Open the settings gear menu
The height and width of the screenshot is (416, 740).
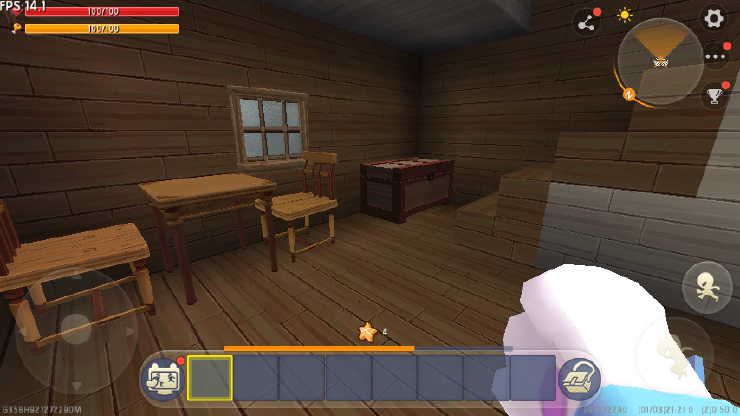(x=713, y=18)
